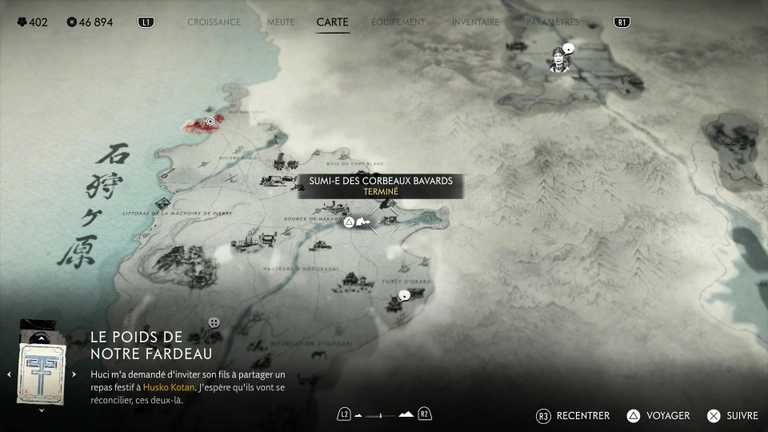
Task: Cycle quest card downward with the down arrow
Action: point(41,409)
